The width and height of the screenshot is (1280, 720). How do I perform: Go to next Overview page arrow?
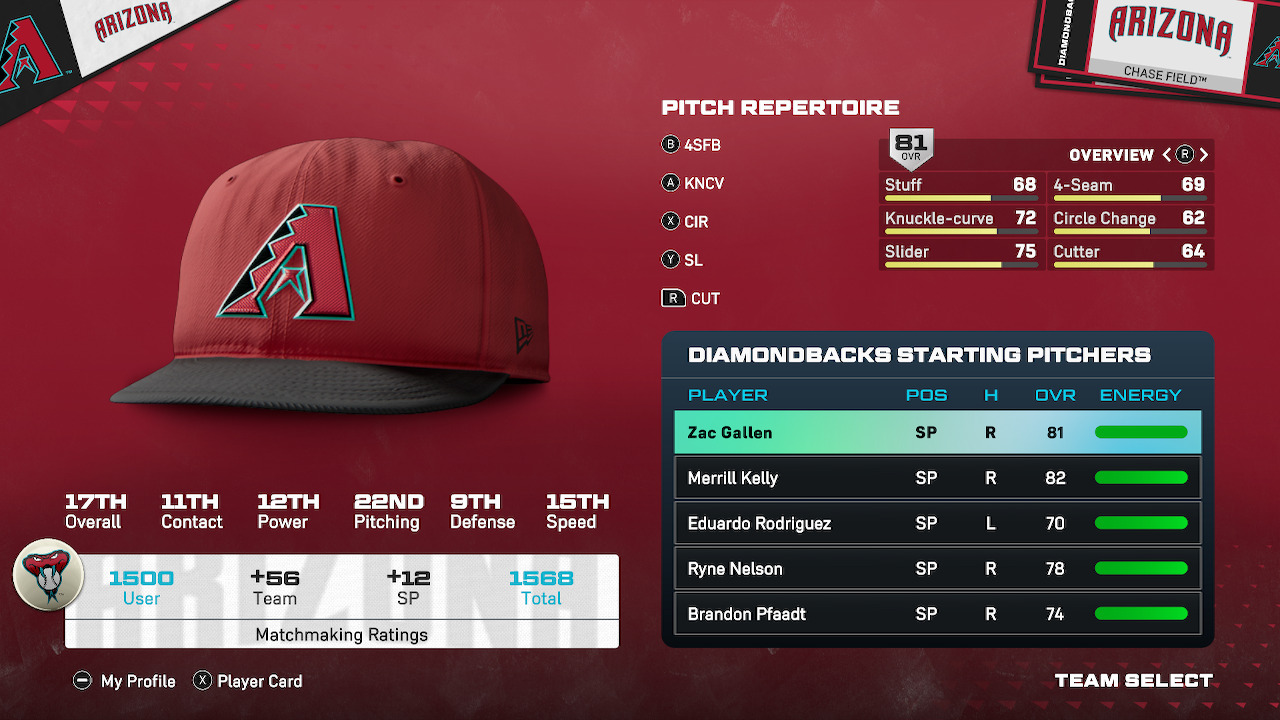(1204, 155)
